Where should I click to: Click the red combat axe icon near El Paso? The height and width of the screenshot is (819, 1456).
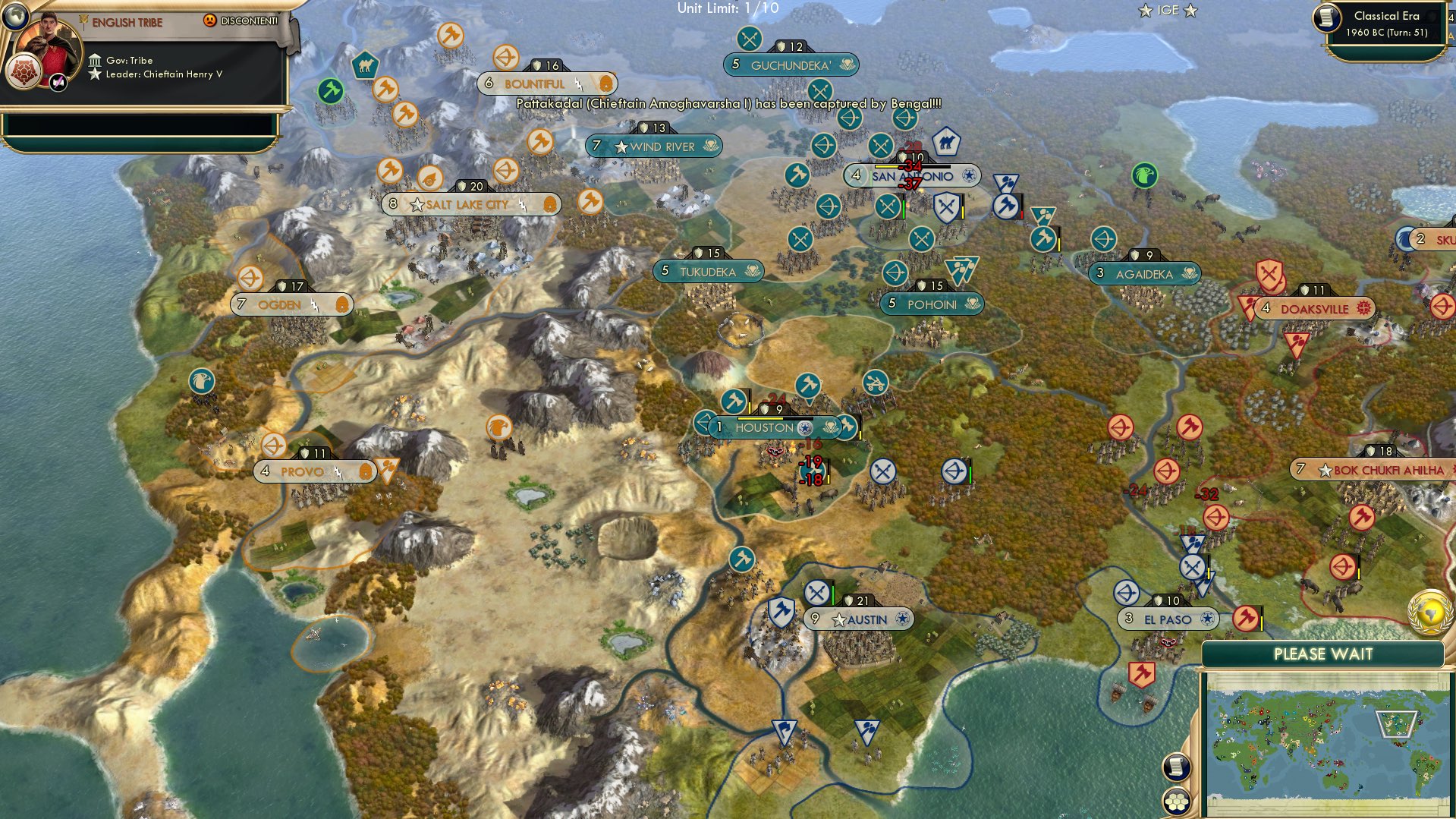coord(1246,619)
